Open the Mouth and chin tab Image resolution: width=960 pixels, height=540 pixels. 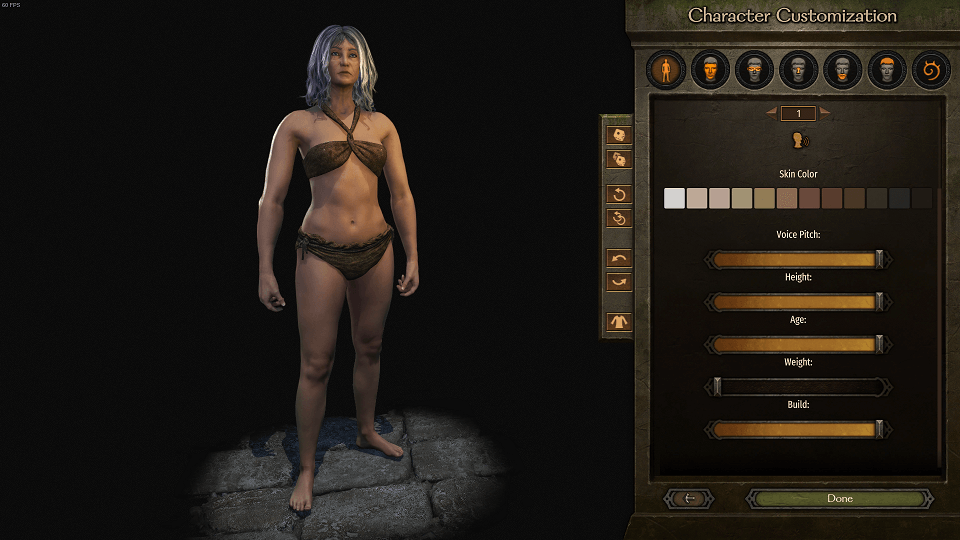tap(841, 70)
